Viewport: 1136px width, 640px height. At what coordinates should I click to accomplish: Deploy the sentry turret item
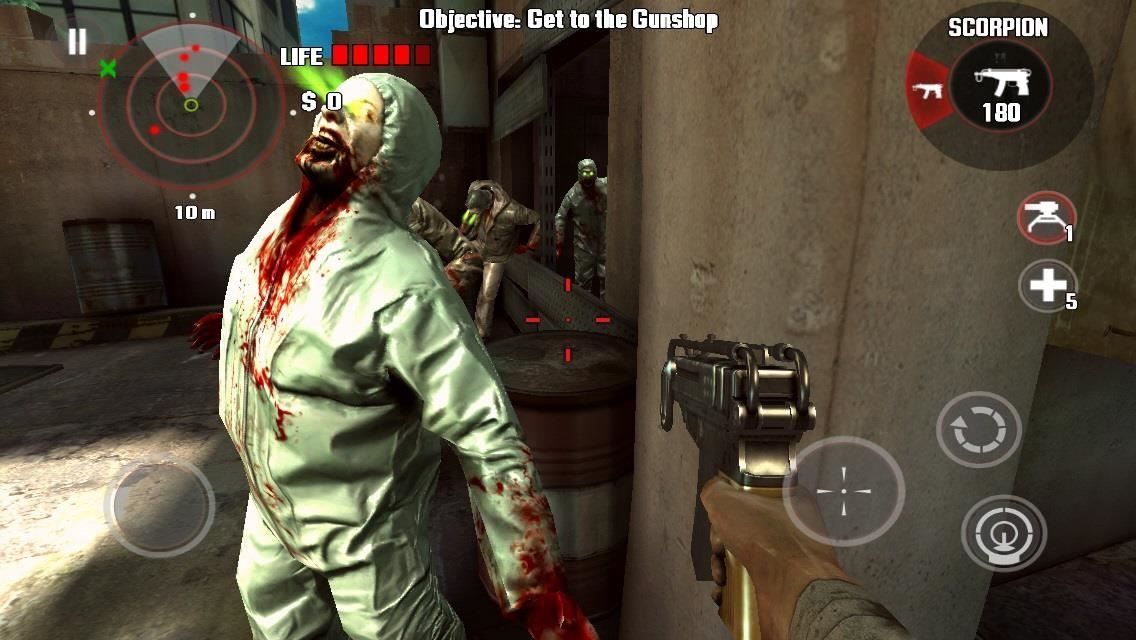click(x=1045, y=217)
